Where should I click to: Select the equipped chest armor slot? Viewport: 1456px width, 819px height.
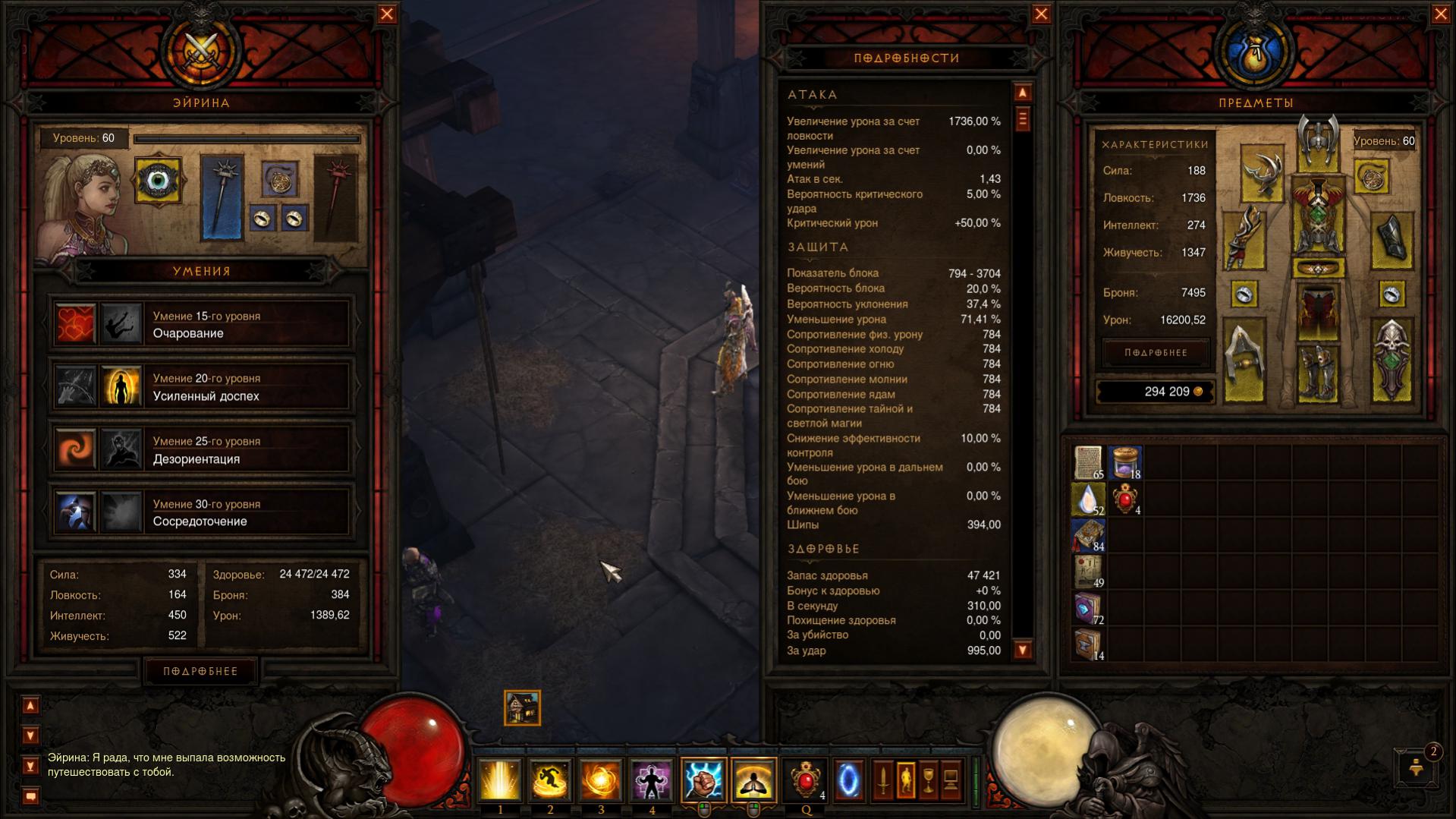click(1318, 217)
